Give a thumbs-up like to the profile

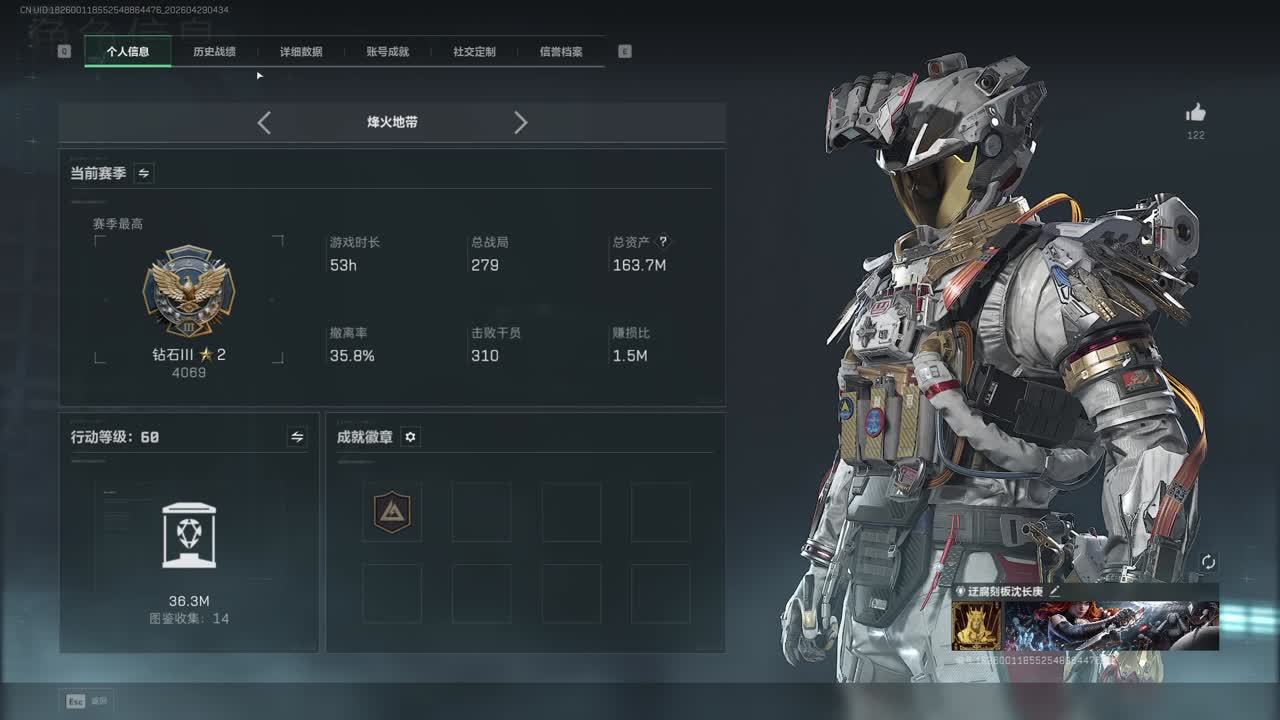click(1195, 113)
